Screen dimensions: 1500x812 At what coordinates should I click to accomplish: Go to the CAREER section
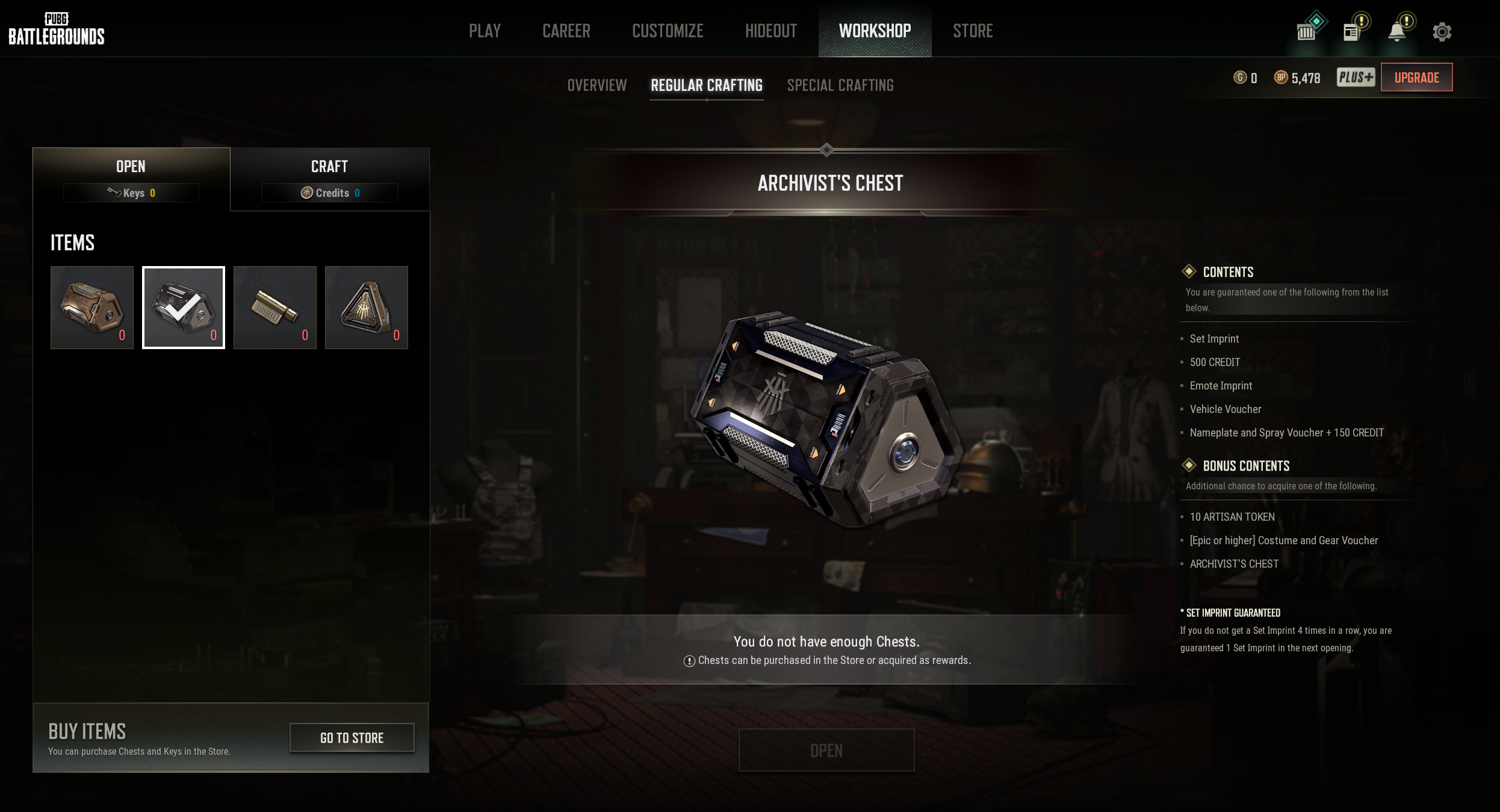coord(566,31)
